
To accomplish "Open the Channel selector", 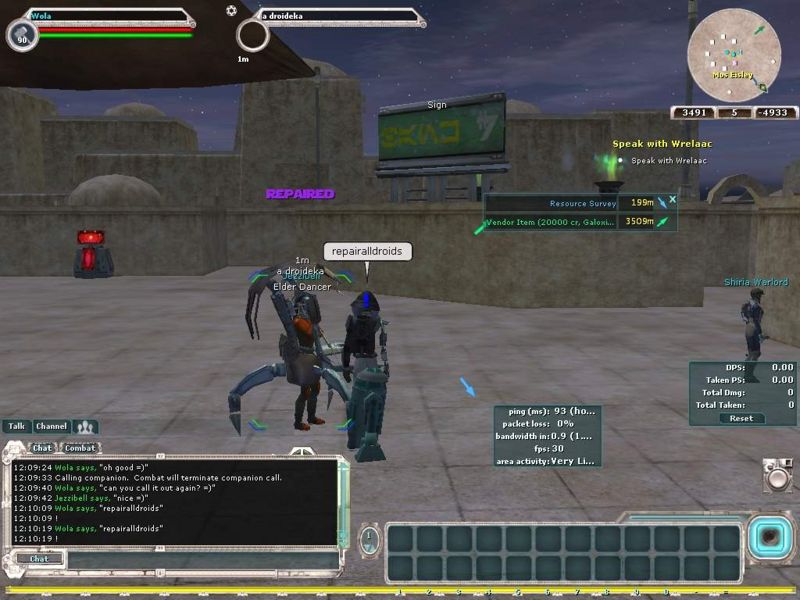I will pyautogui.click(x=51, y=426).
